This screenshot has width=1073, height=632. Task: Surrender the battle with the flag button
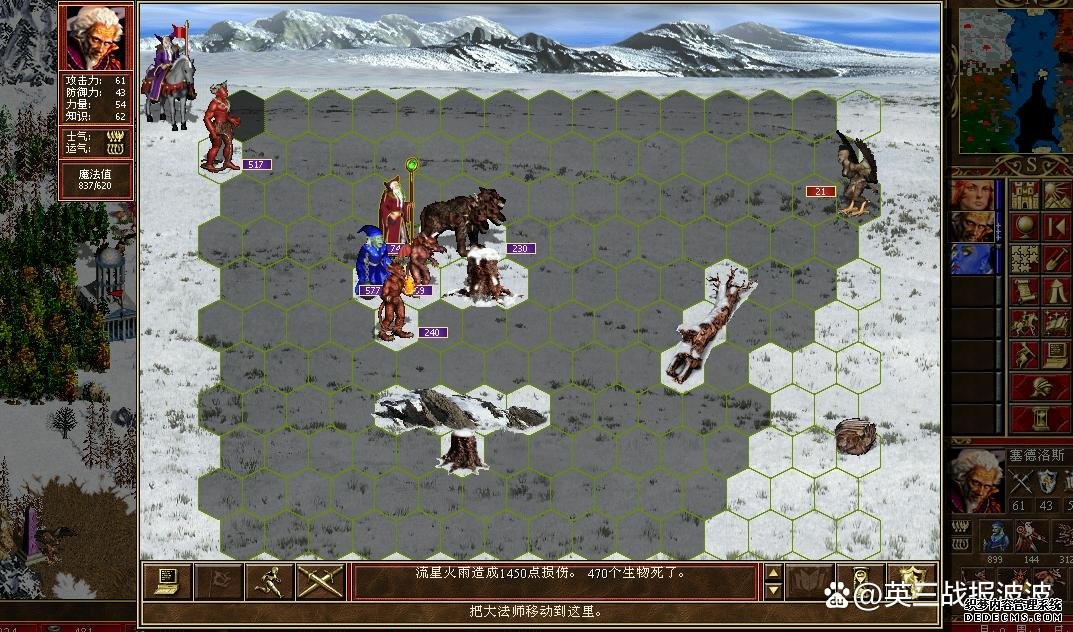pyautogui.click(x=218, y=581)
